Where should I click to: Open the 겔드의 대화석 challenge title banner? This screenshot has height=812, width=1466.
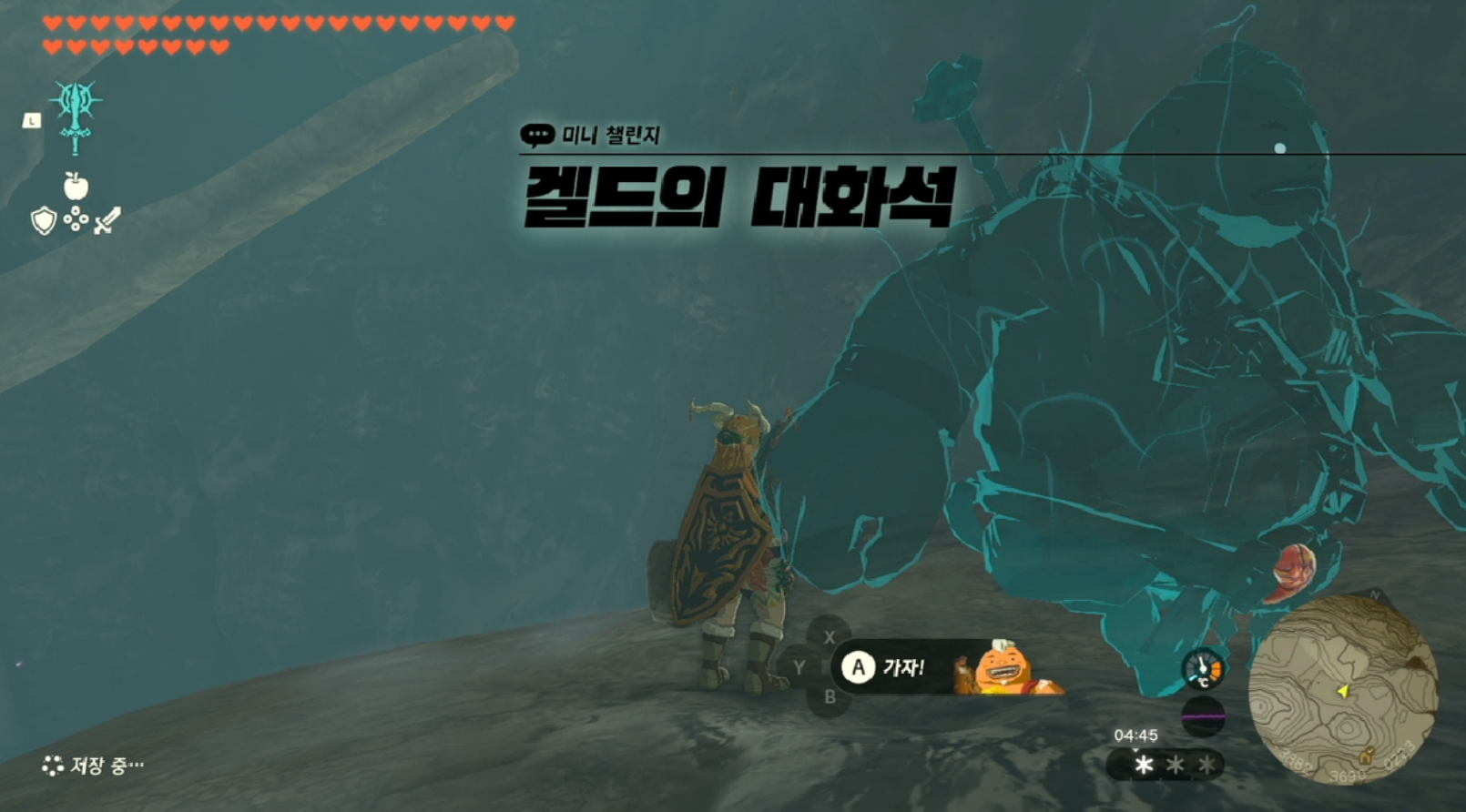pyautogui.click(x=738, y=196)
